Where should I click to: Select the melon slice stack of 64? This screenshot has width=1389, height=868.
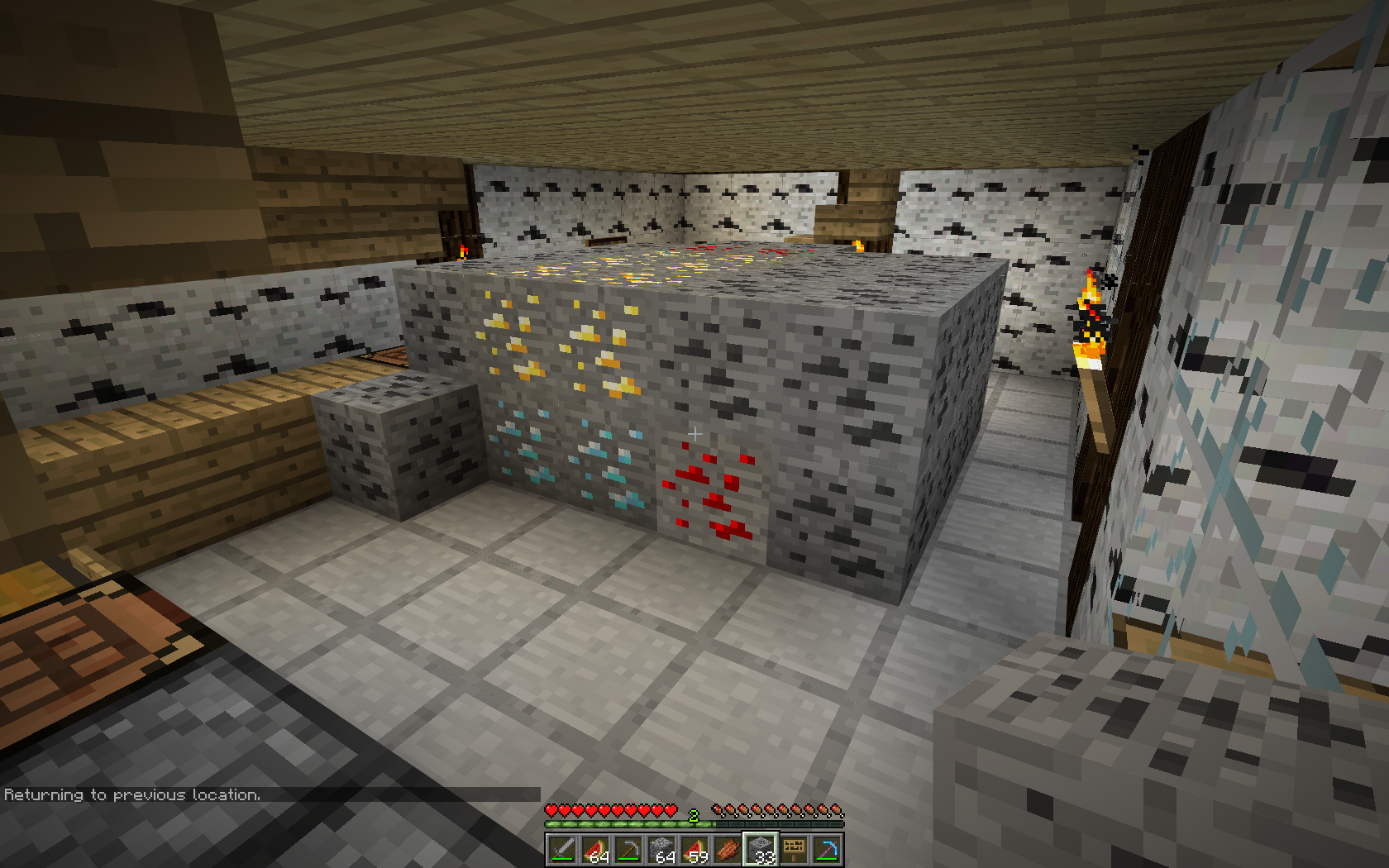(x=595, y=849)
